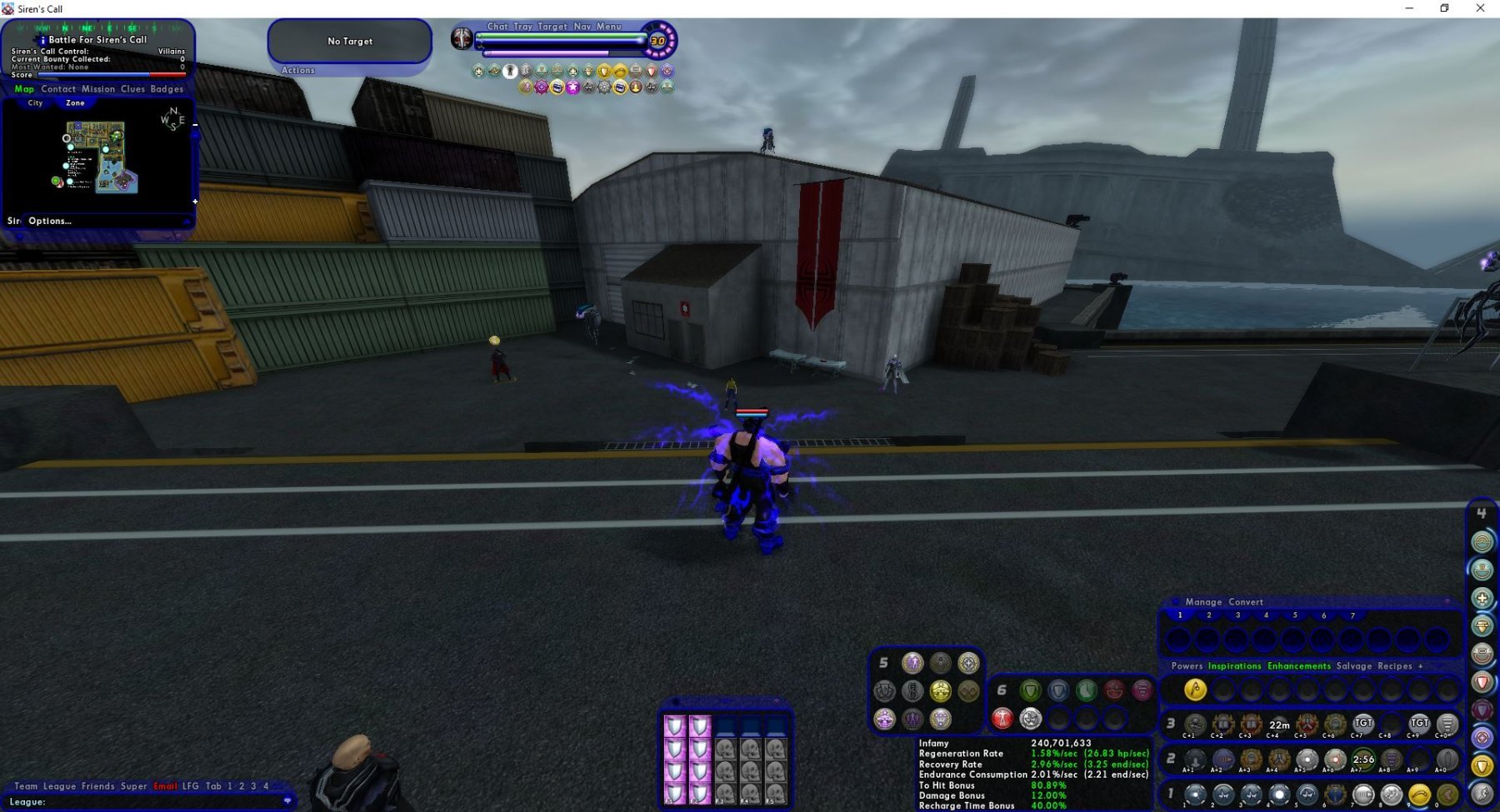
Task: Switch to the Enhancements tab
Action: click(x=1299, y=666)
